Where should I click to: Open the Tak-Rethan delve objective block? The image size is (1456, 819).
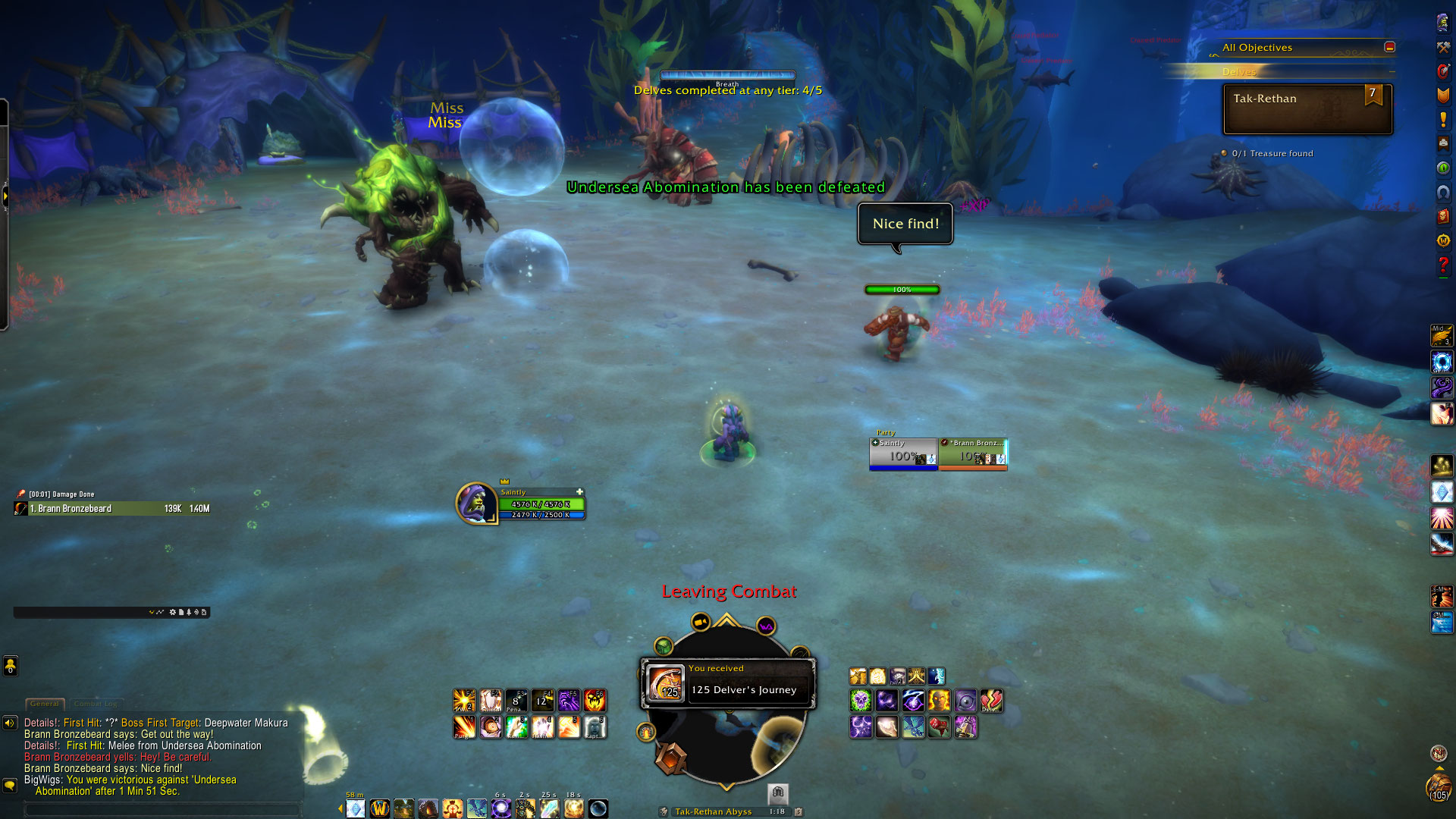coord(1307,109)
